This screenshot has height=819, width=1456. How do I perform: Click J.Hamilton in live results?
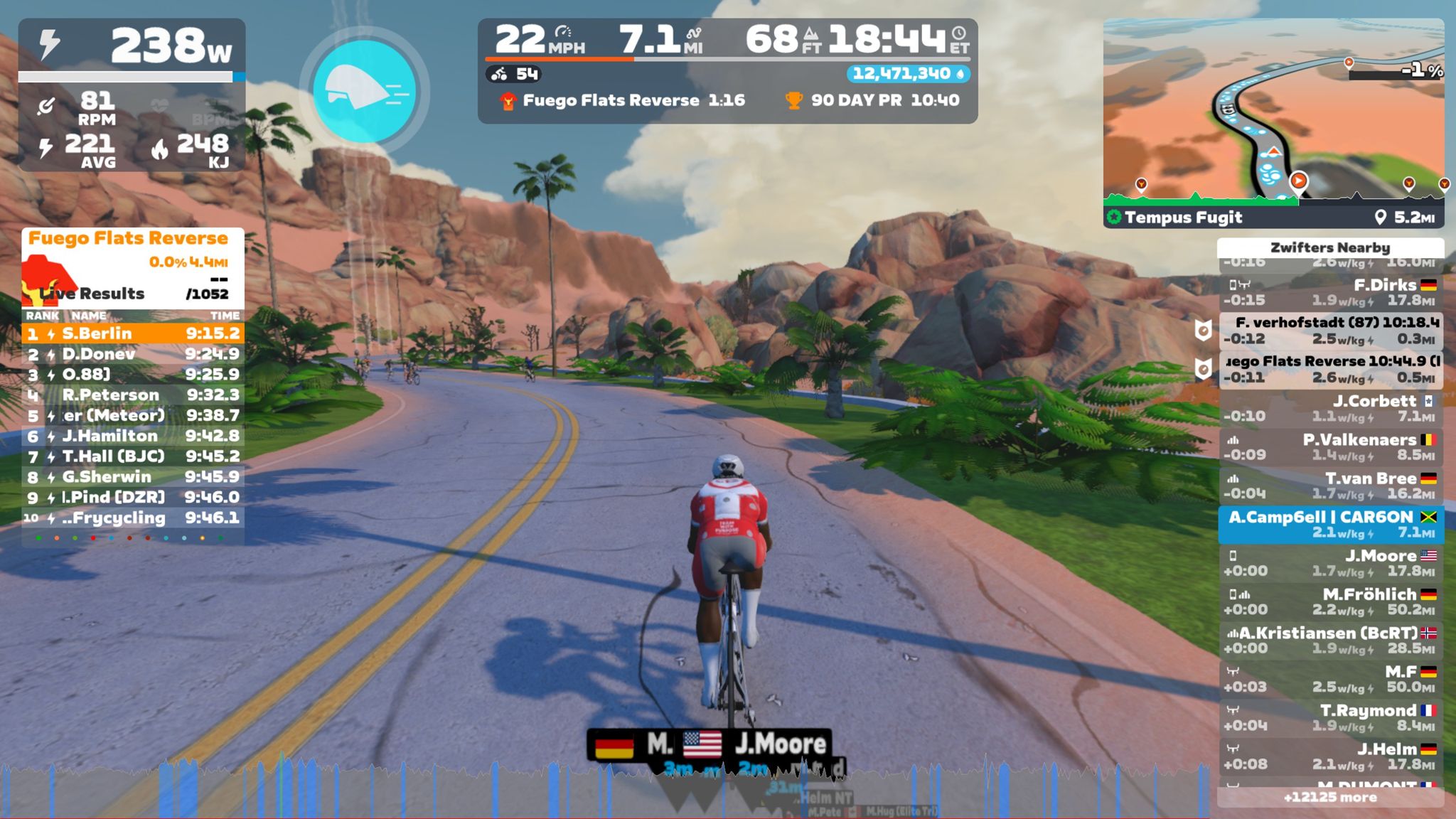(133, 436)
